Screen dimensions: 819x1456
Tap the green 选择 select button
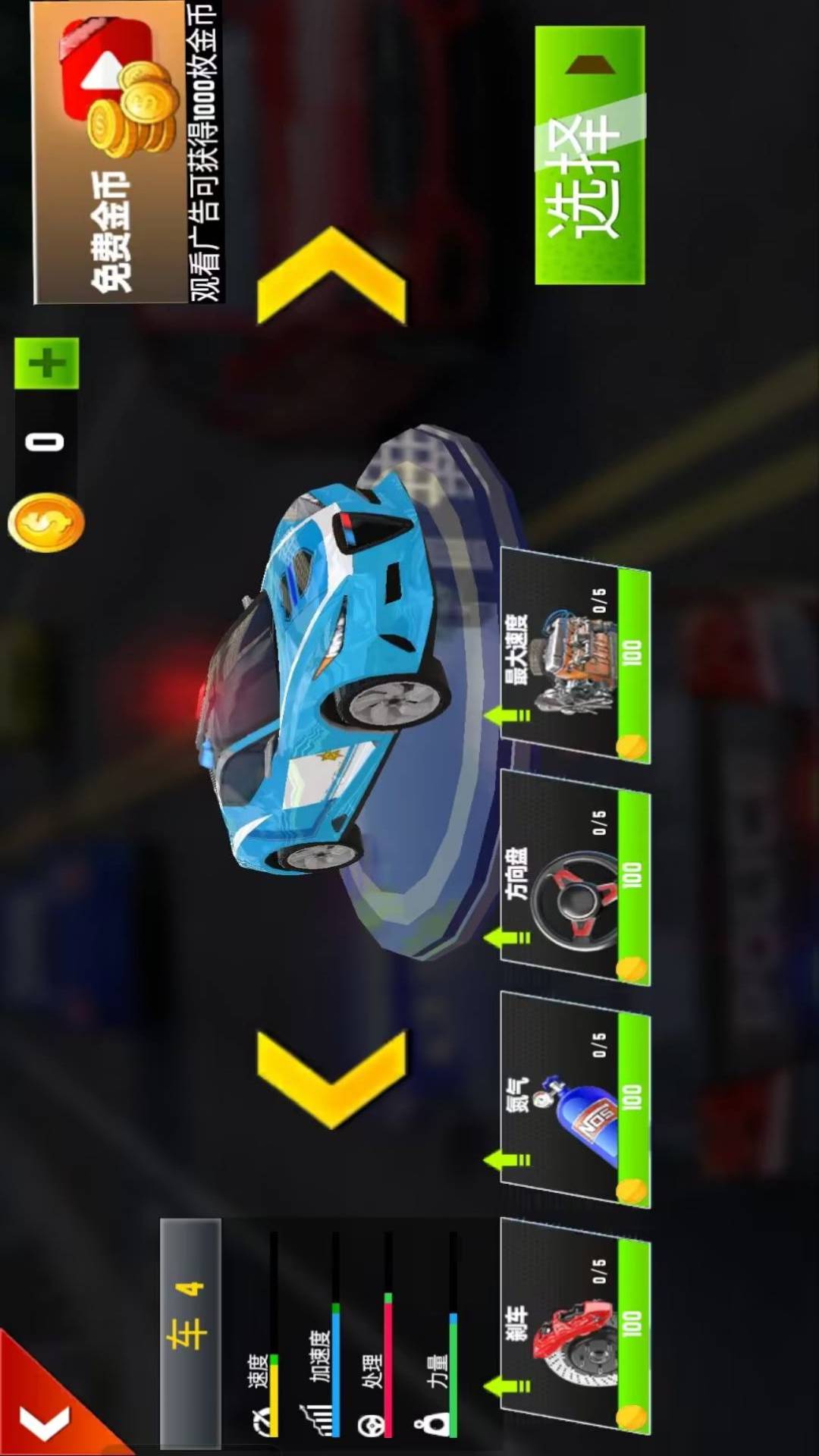(590, 155)
